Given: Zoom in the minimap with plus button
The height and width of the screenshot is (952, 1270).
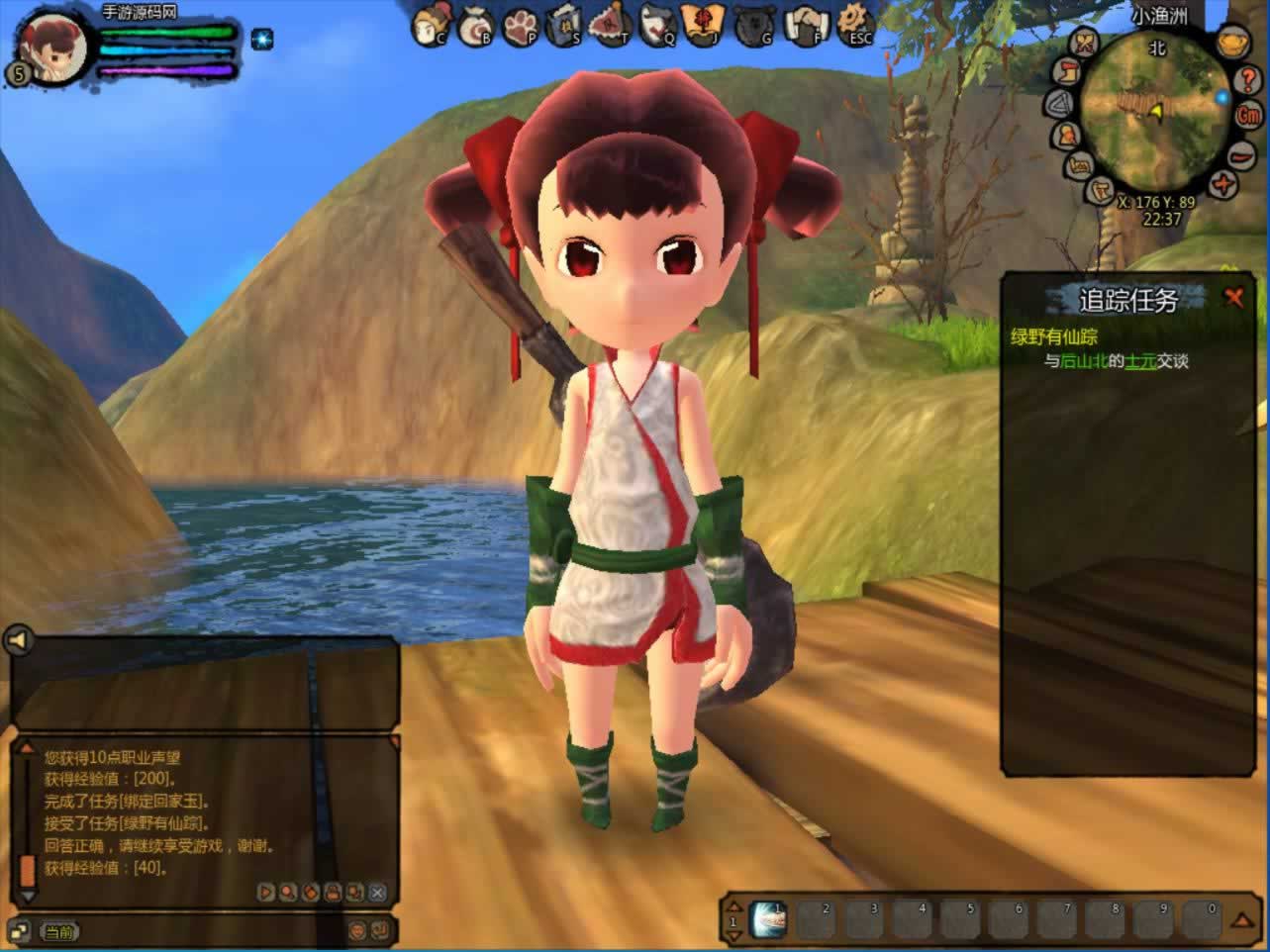Looking at the screenshot, I should tap(1225, 184).
